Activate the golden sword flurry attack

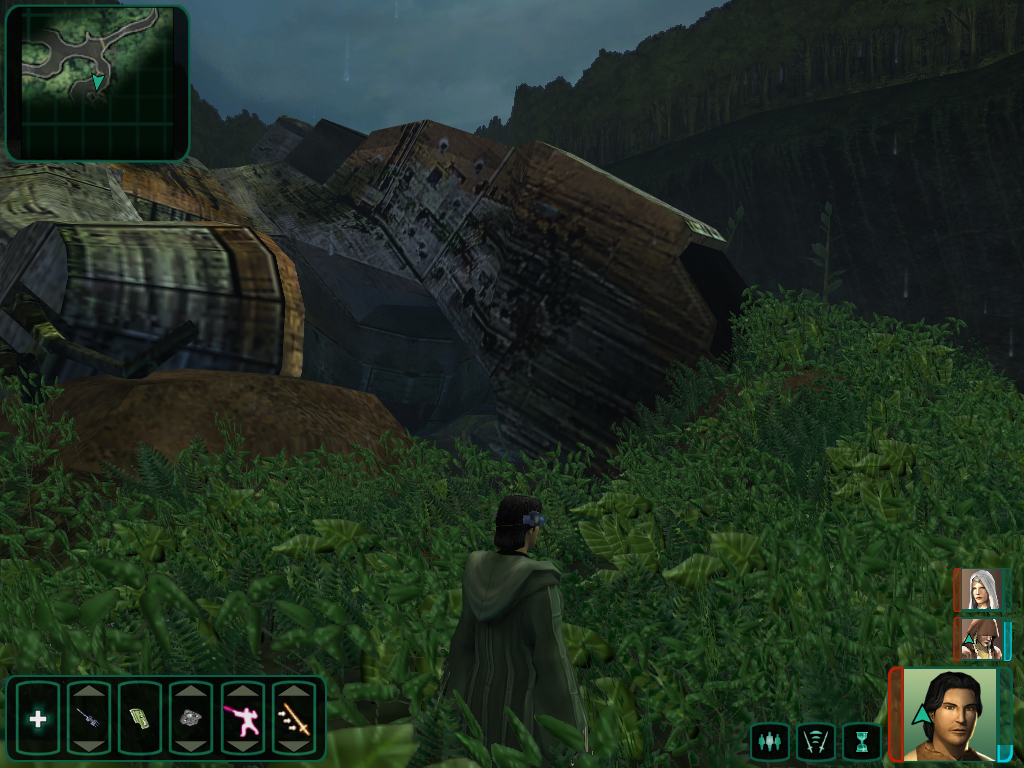(x=294, y=718)
